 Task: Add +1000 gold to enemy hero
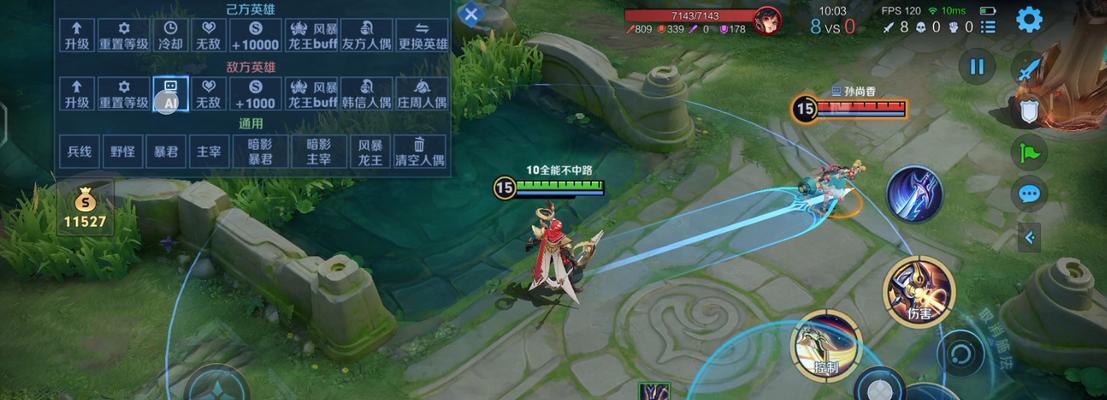click(x=253, y=94)
